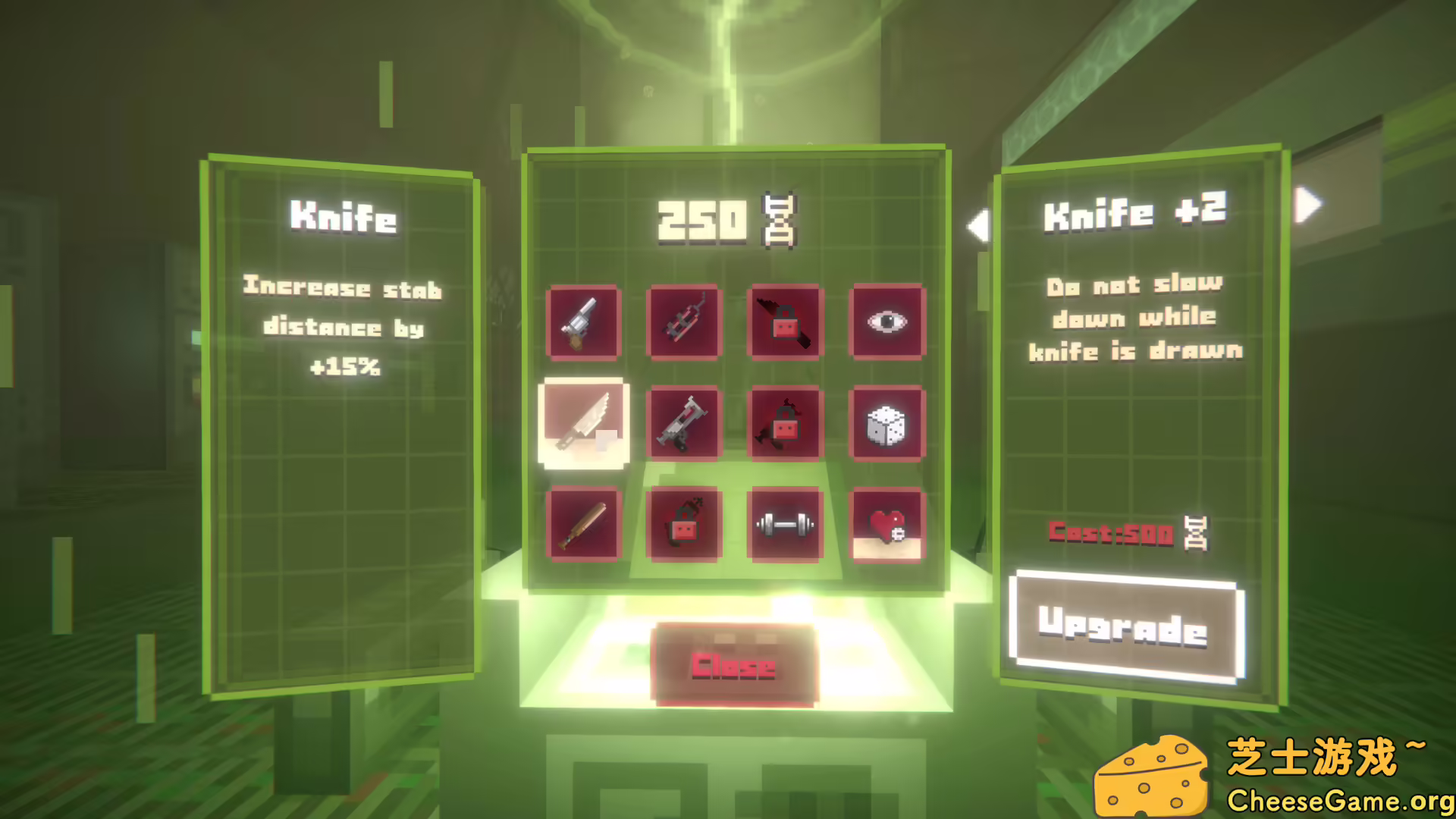Click the dumbbell upgrade icon

click(785, 522)
